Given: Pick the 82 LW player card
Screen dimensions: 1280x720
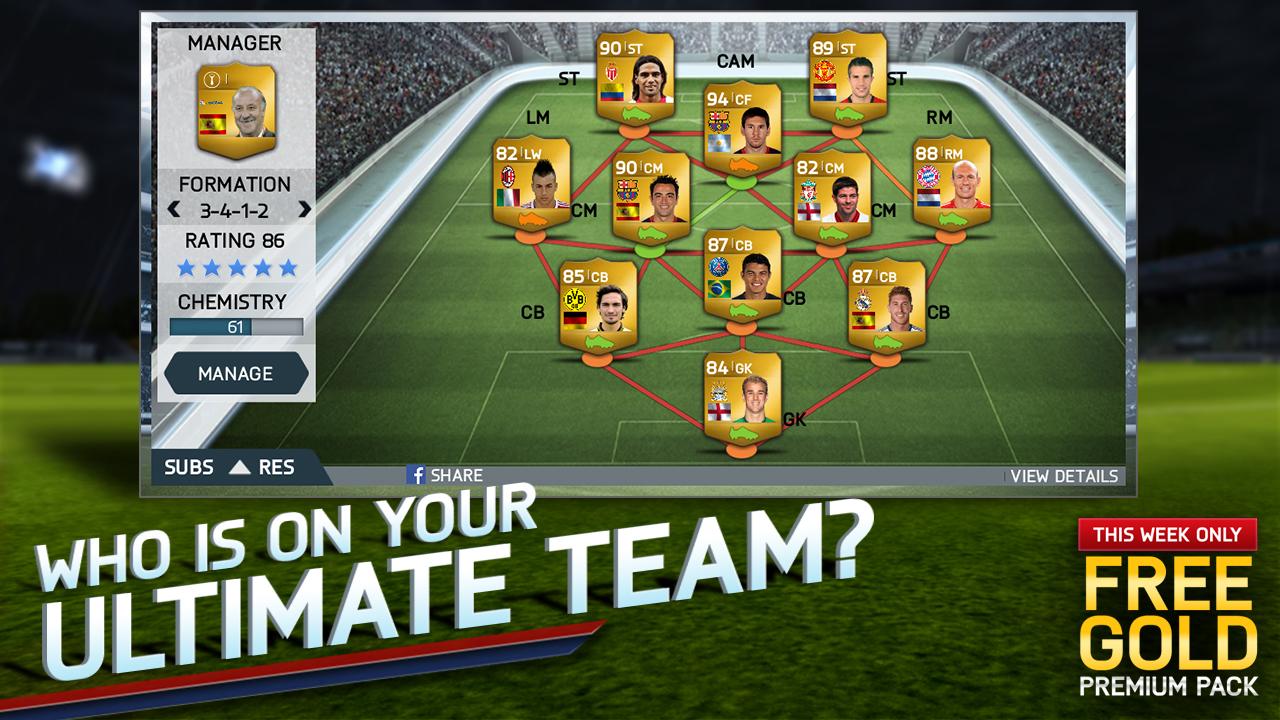Looking at the screenshot, I should (x=531, y=188).
